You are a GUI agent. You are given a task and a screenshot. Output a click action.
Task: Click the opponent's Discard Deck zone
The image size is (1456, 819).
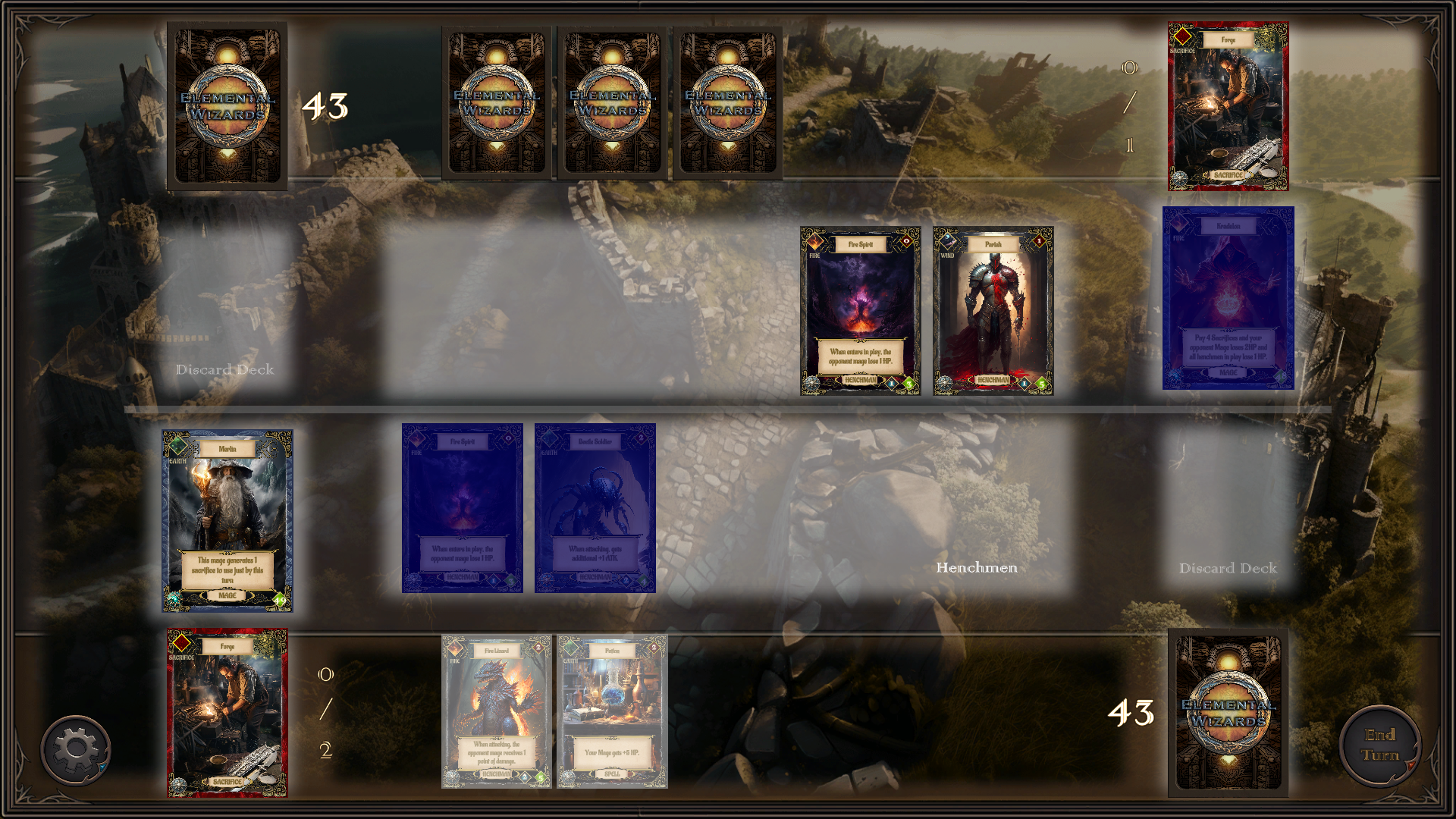click(224, 369)
